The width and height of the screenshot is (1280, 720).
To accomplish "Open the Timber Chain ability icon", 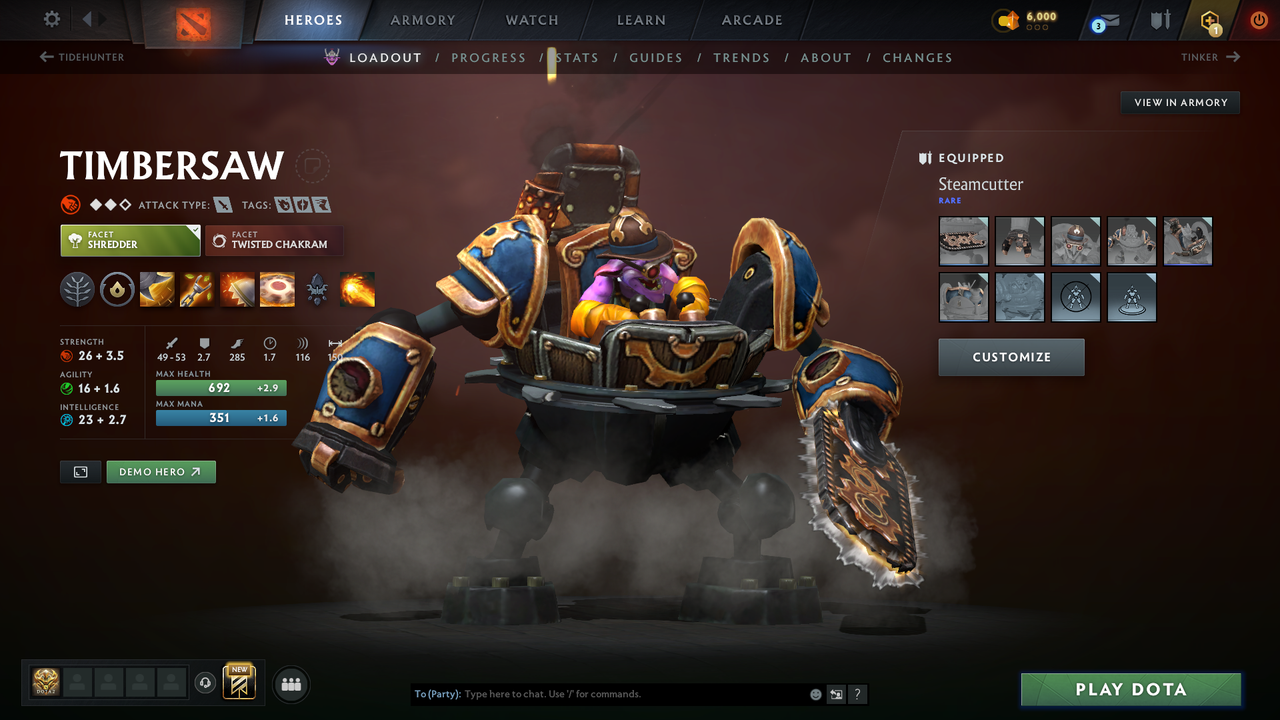I will [x=195, y=289].
